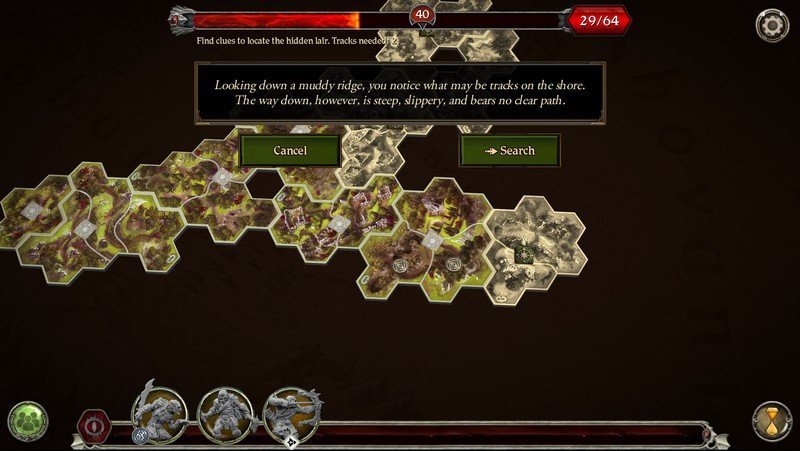Show the hidden lair objective text

(x=297, y=41)
